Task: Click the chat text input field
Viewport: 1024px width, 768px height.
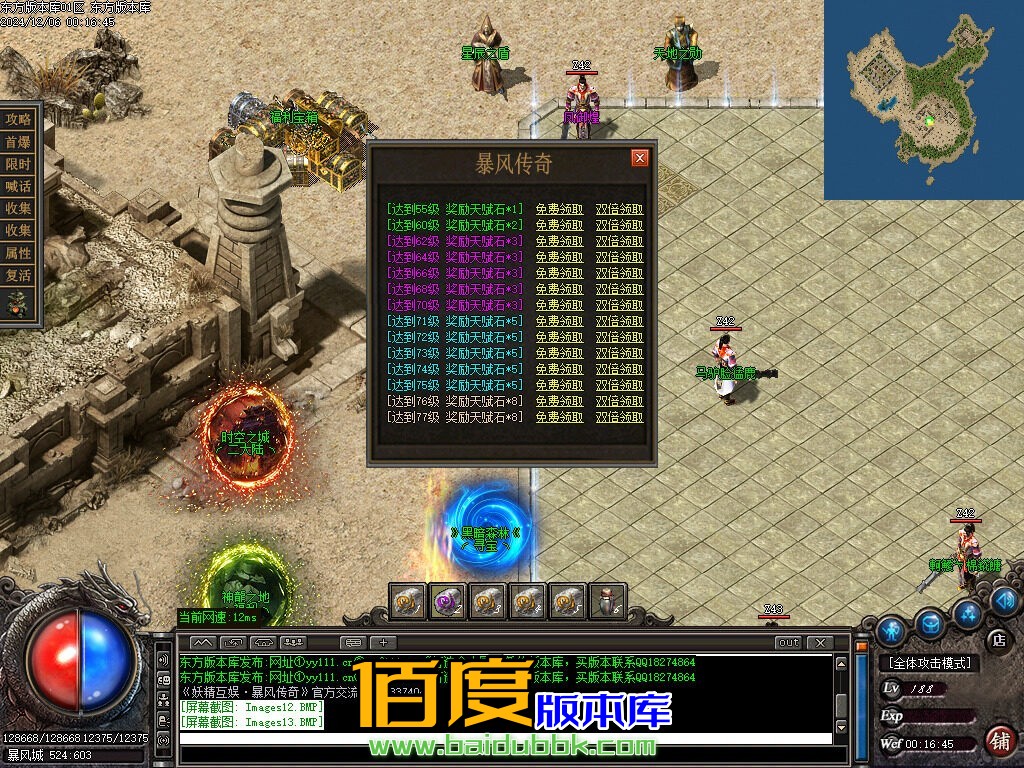Action: pyautogui.click(x=505, y=738)
